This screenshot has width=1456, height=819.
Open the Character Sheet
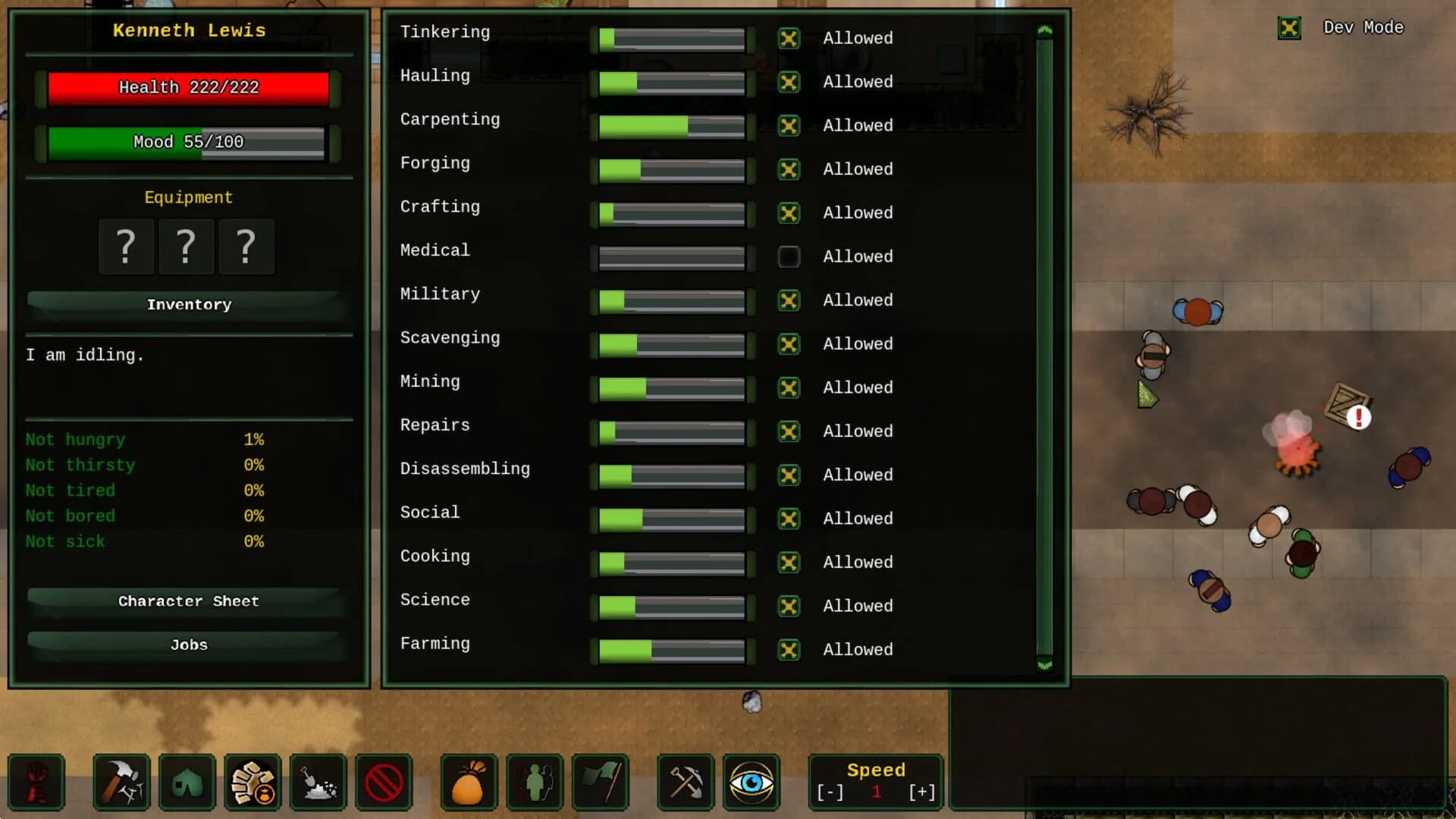coord(188,601)
